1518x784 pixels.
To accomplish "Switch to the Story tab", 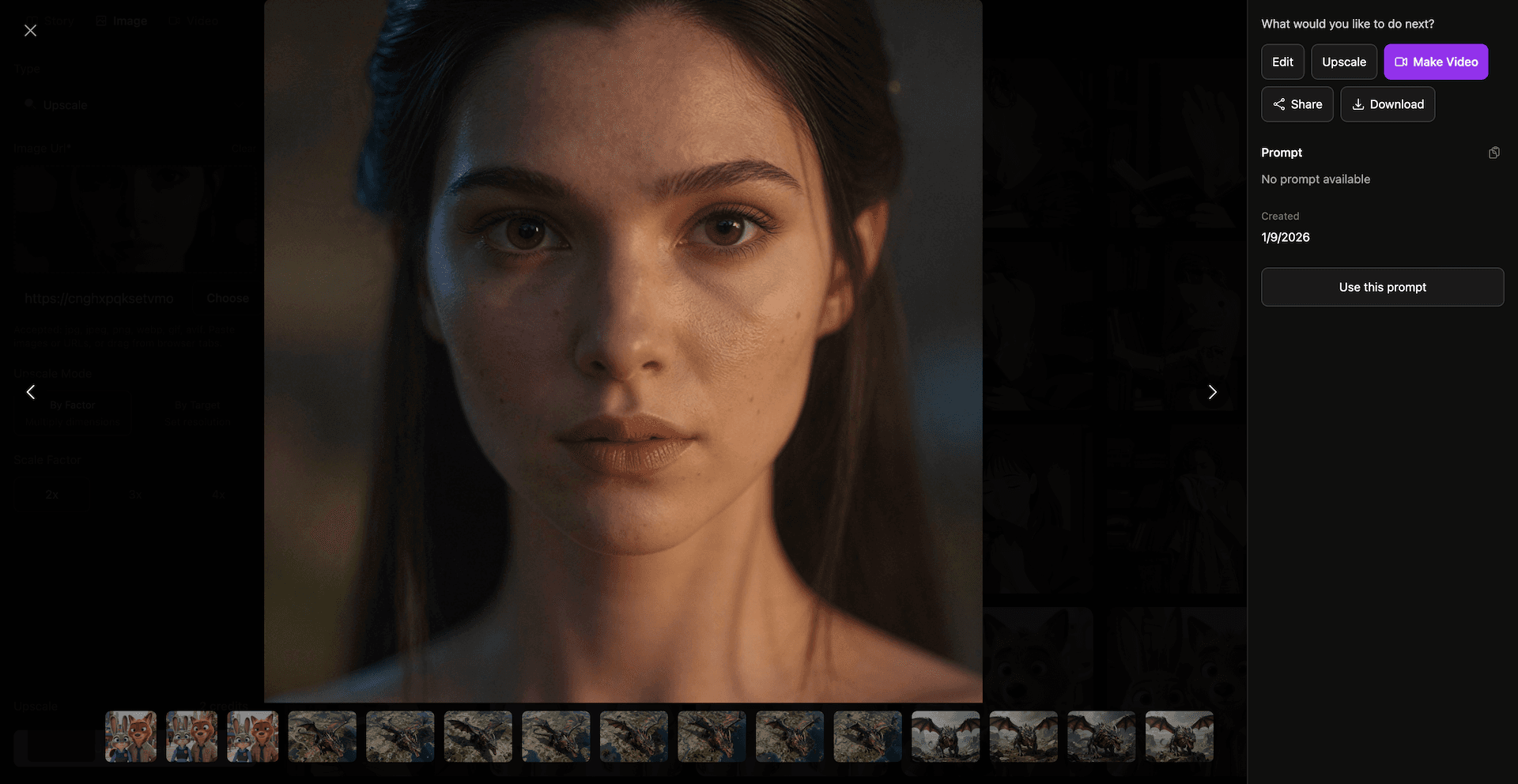I will [x=50, y=21].
